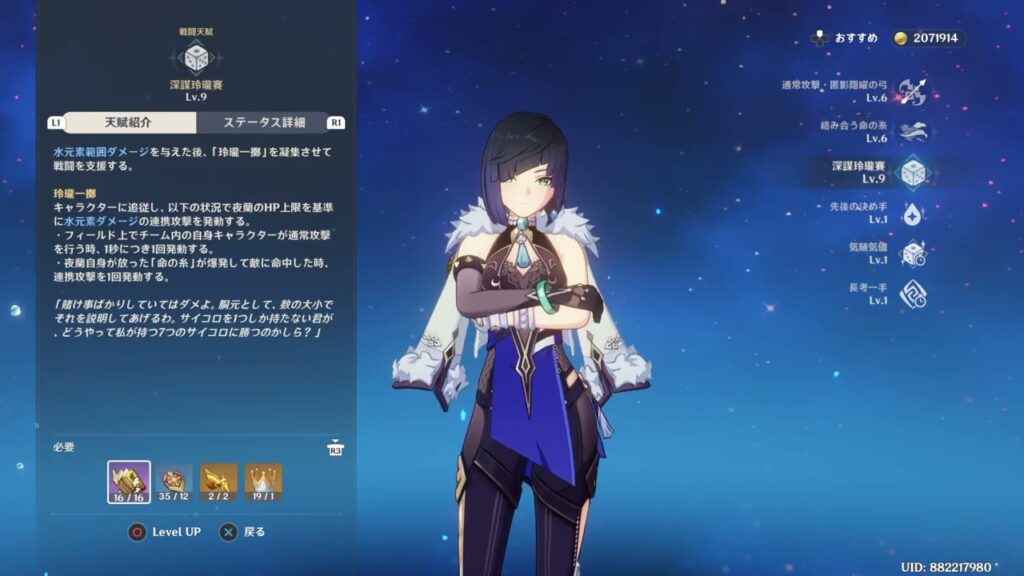This screenshot has width=1024, height=576.
Task: Click the Mora coin balance 2071914
Action: click(x=929, y=38)
